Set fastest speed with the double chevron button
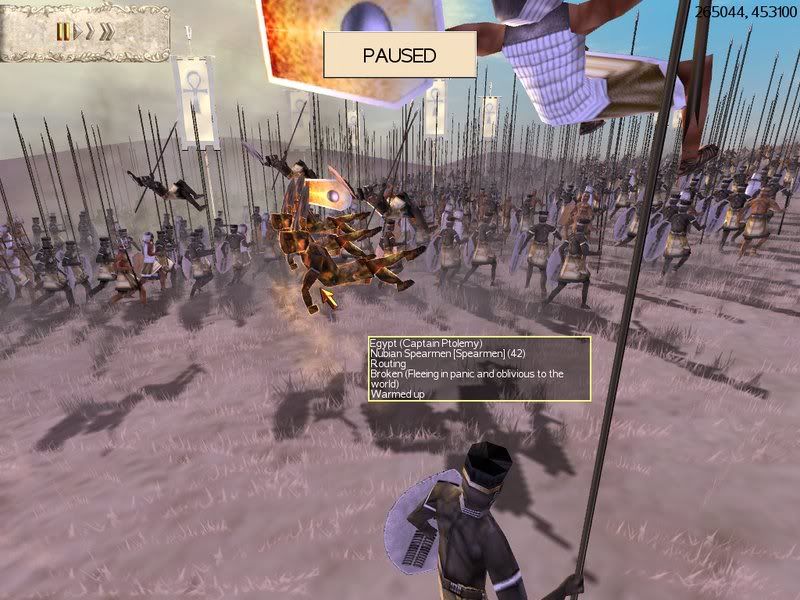 (106, 32)
